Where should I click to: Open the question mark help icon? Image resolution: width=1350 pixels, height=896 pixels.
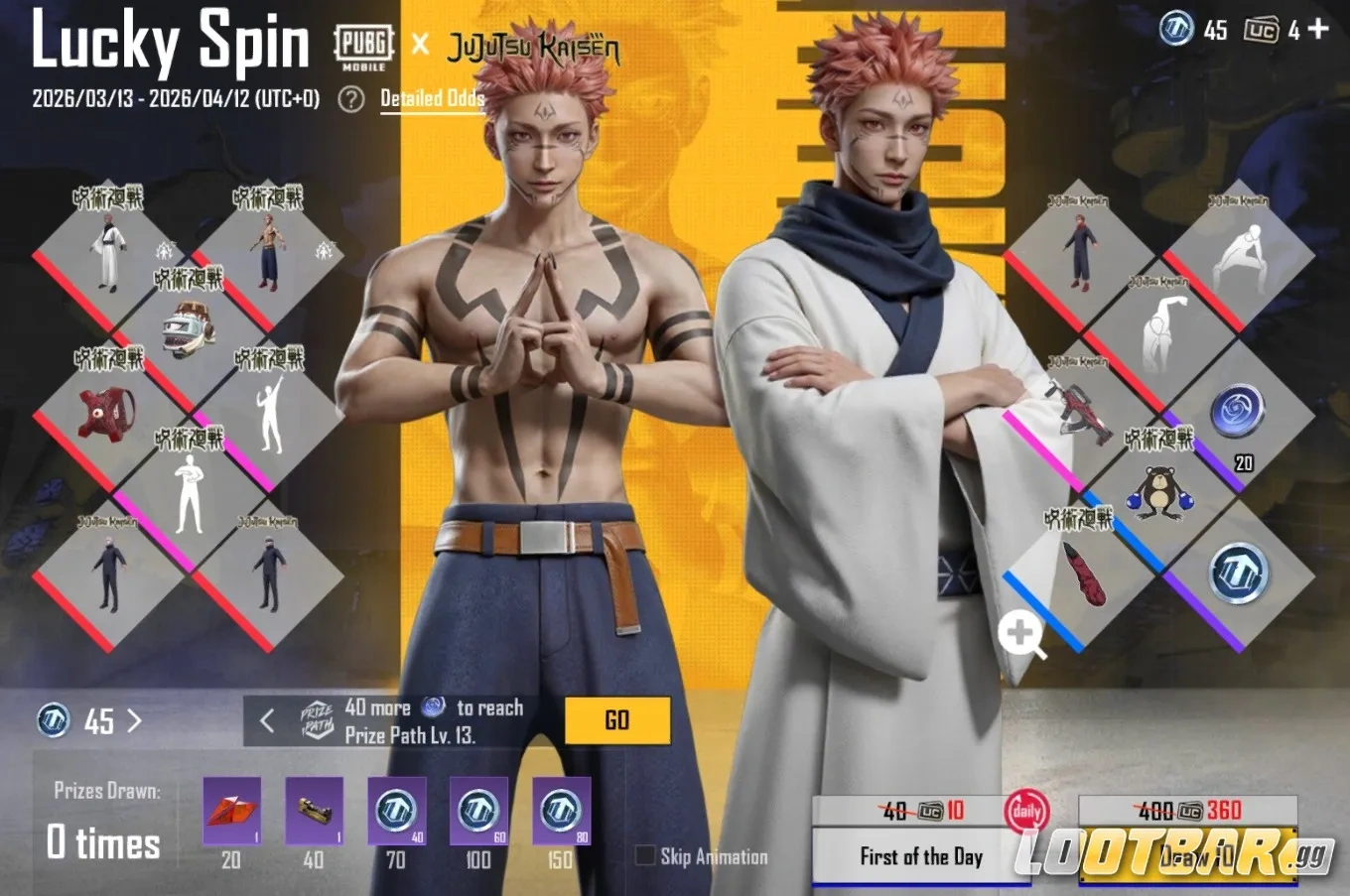pyautogui.click(x=349, y=100)
